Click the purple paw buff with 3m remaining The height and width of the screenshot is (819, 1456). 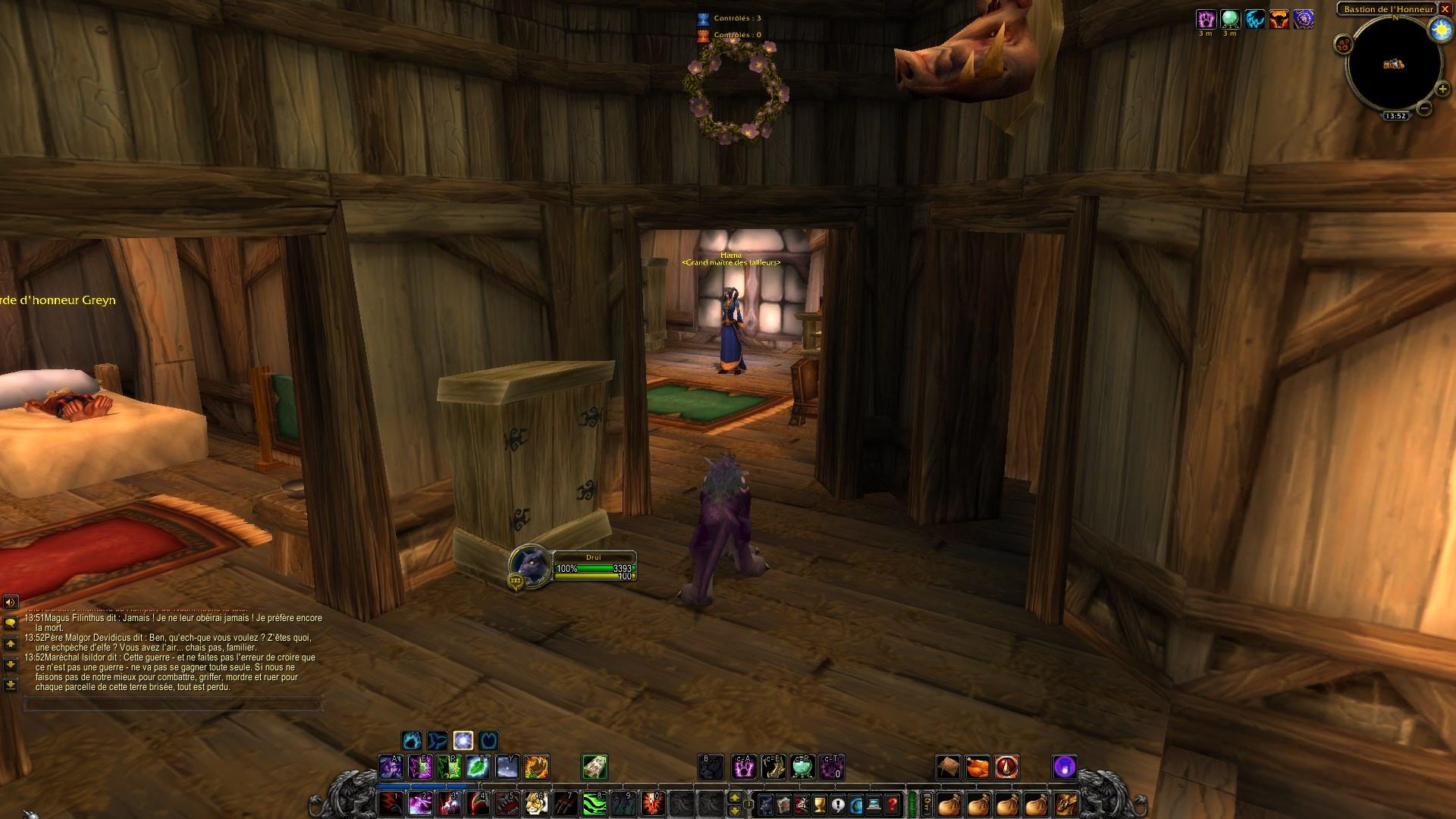[1207, 20]
